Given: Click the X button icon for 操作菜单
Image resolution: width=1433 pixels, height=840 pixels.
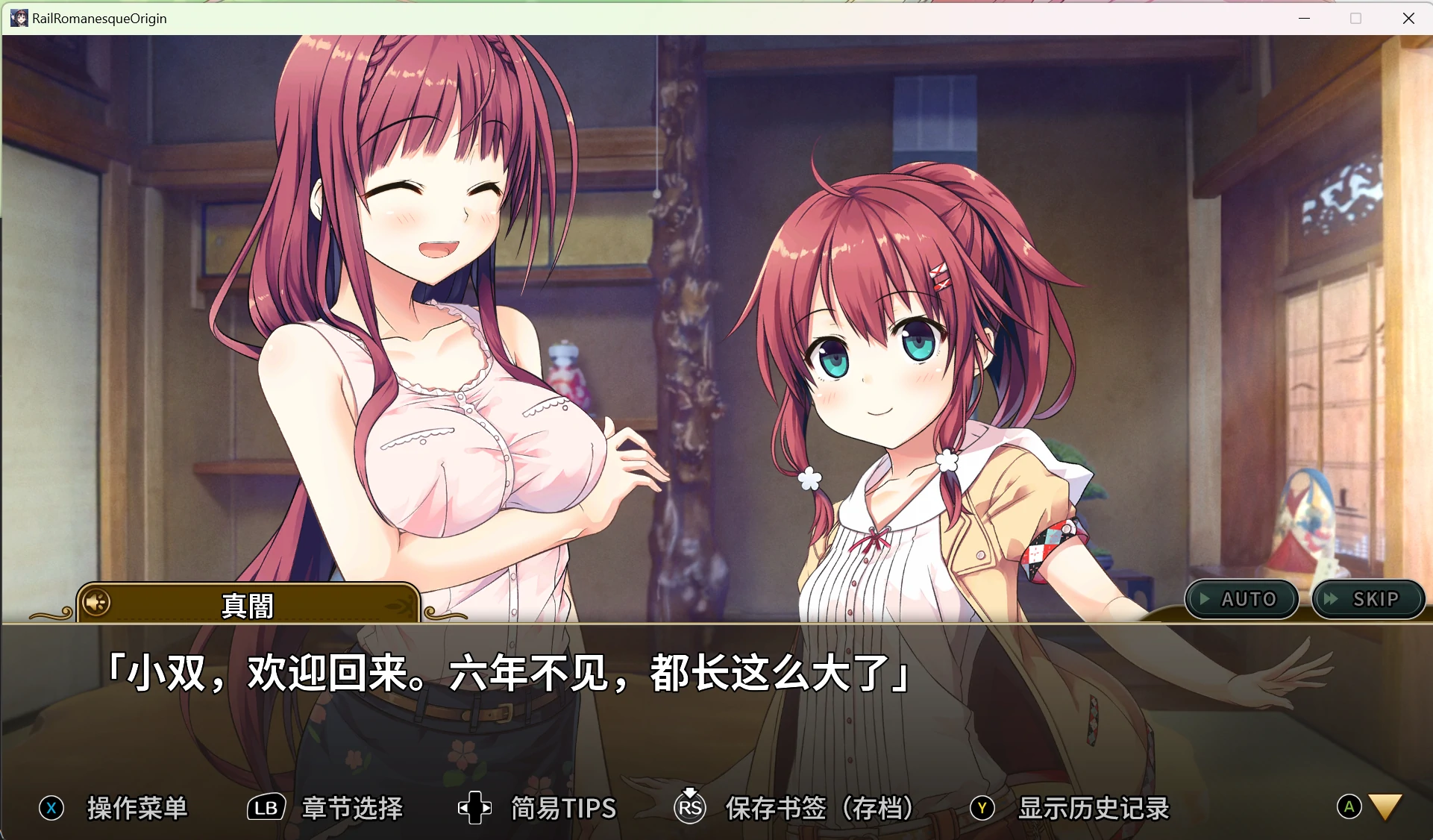Looking at the screenshot, I should pyautogui.click(x=51, y=808).
